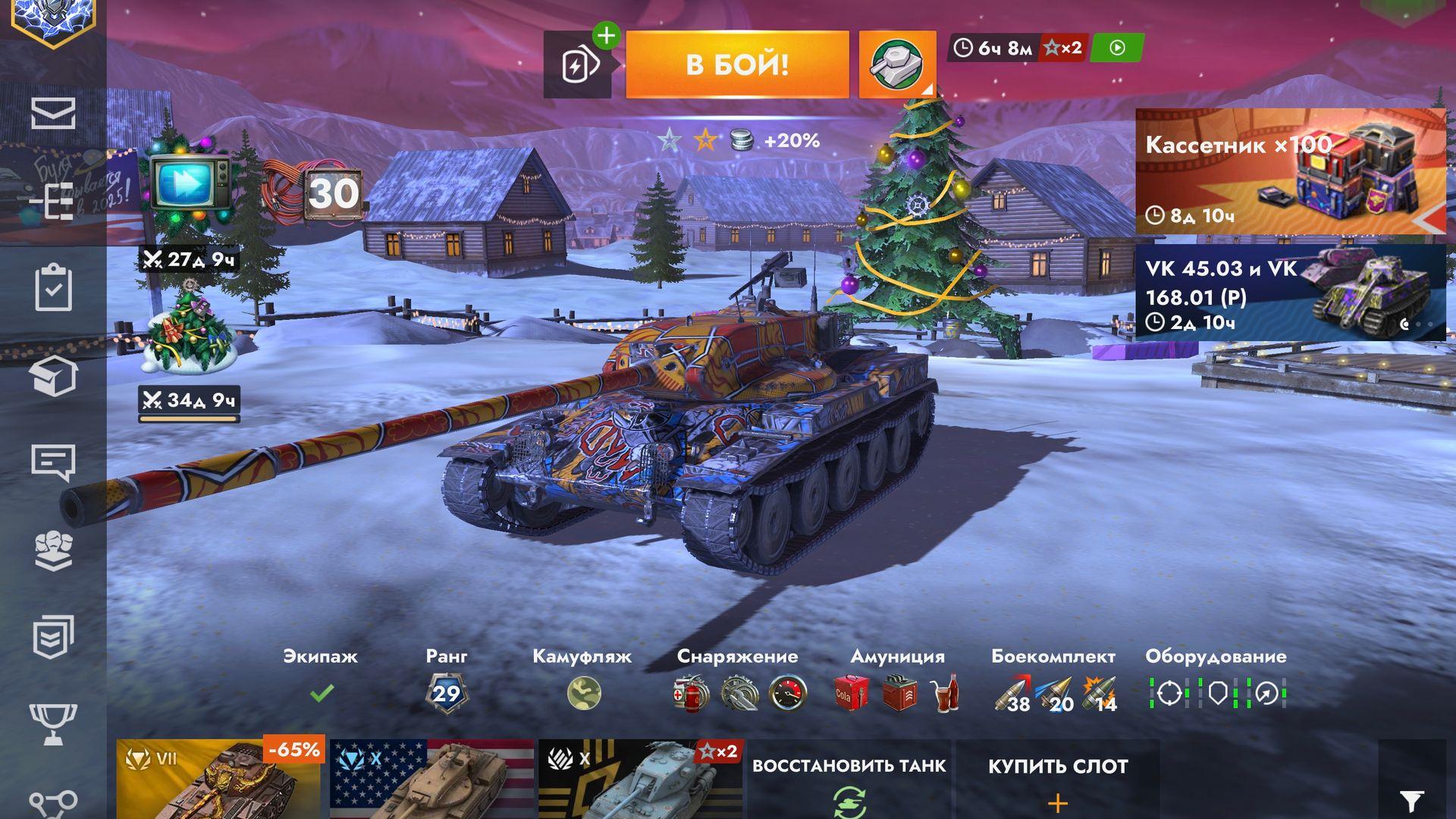Open the VK 45.03 и VK 168.01 (P) offer
The image size is (1456, 819).
tap(1289, 292)
